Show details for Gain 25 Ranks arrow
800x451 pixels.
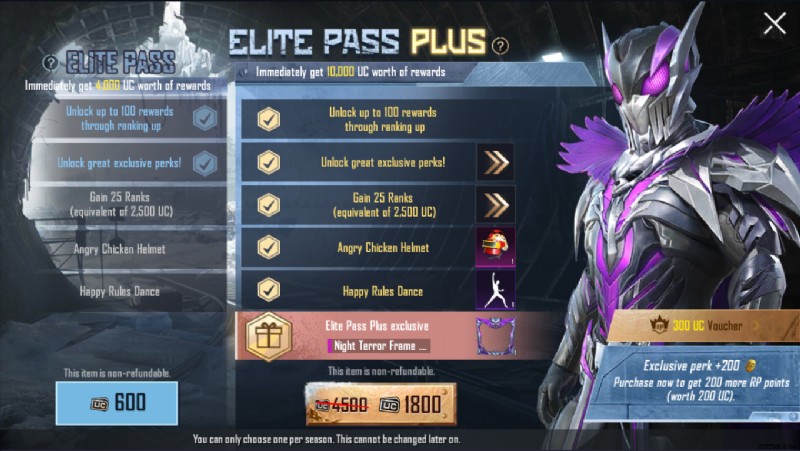pos(495,204)
